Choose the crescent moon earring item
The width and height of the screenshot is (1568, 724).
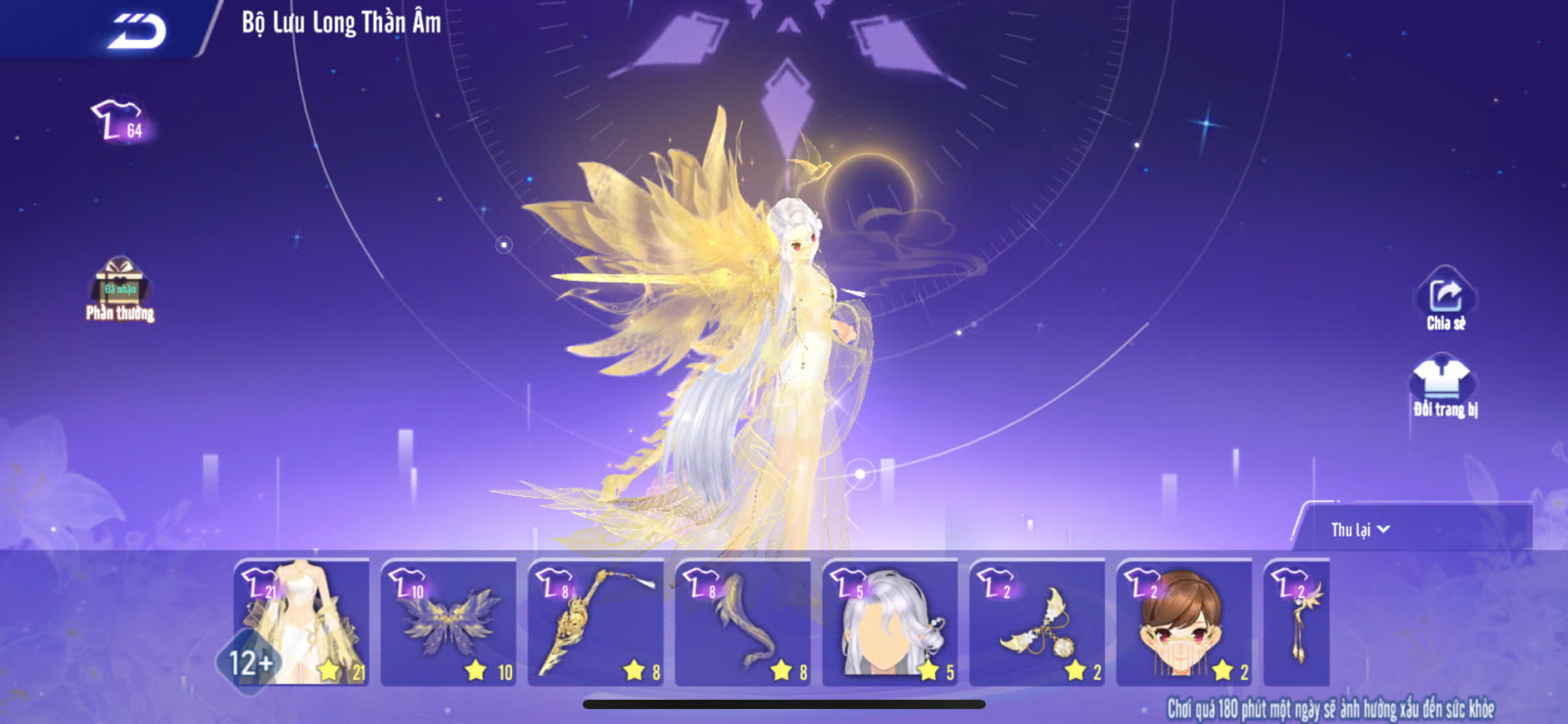1038,622
